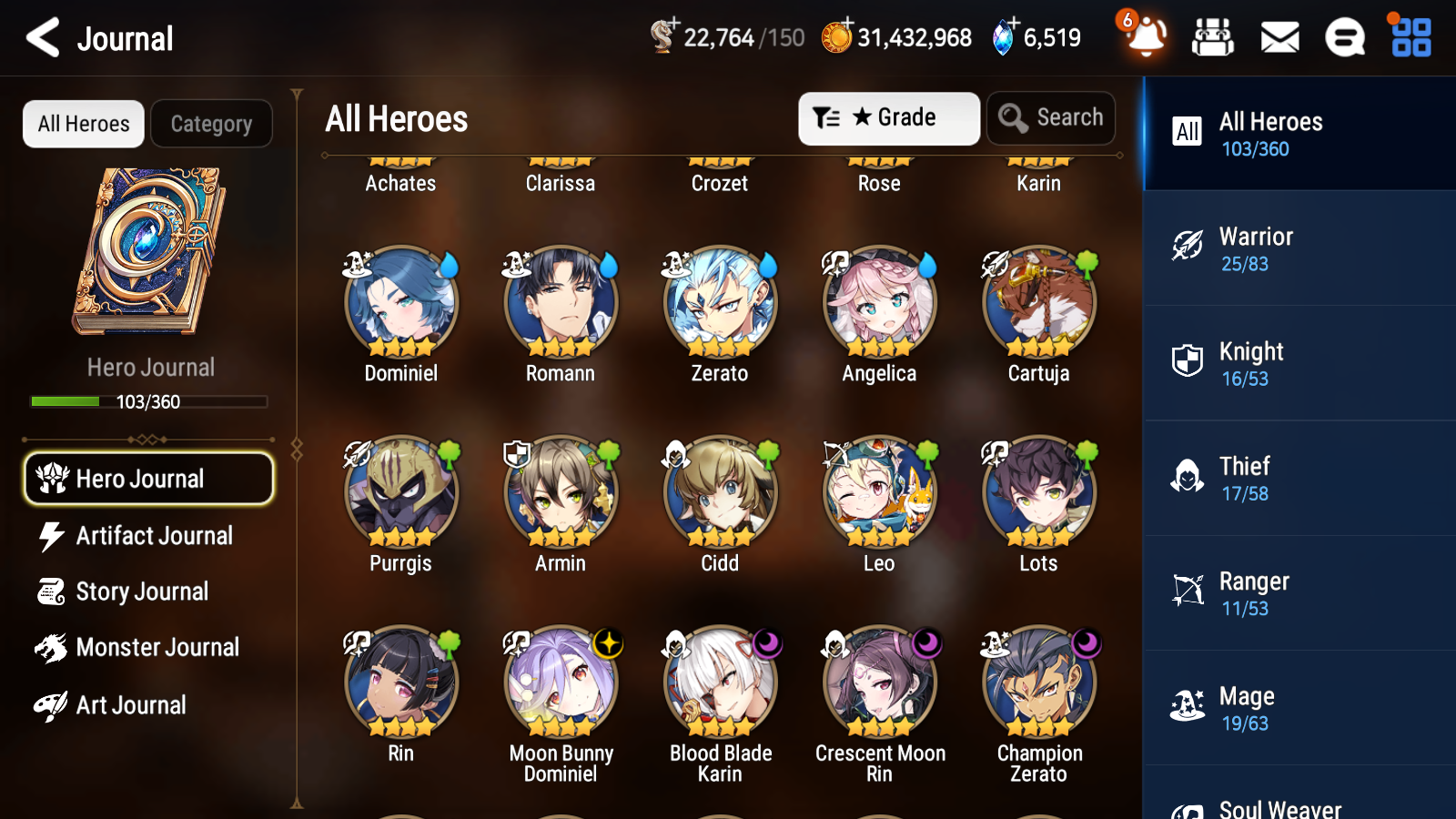Go back using the Journal back arrow
Image resolution: width=1456 pixels, height=819 pixels.
[x=41, y=37]
